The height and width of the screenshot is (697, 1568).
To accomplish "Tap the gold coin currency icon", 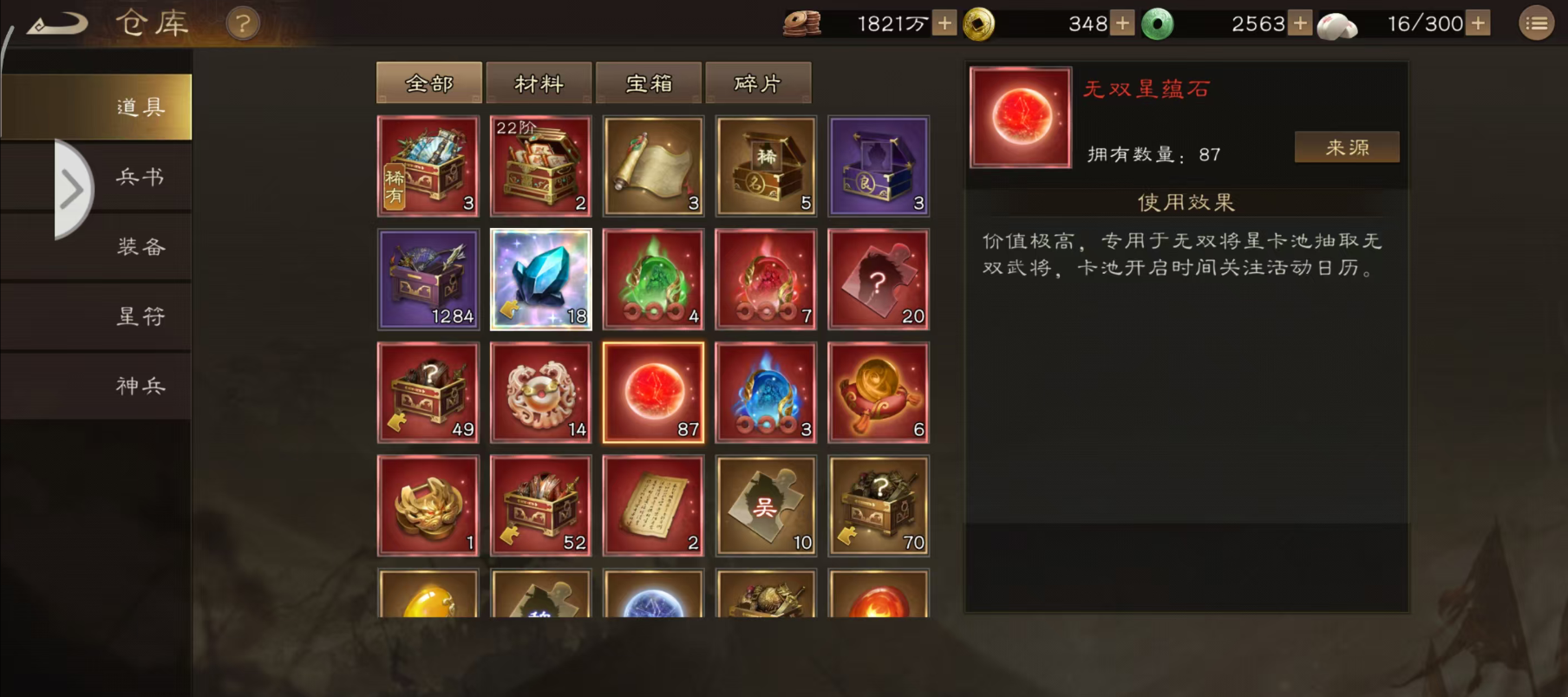I will point(977,23).
